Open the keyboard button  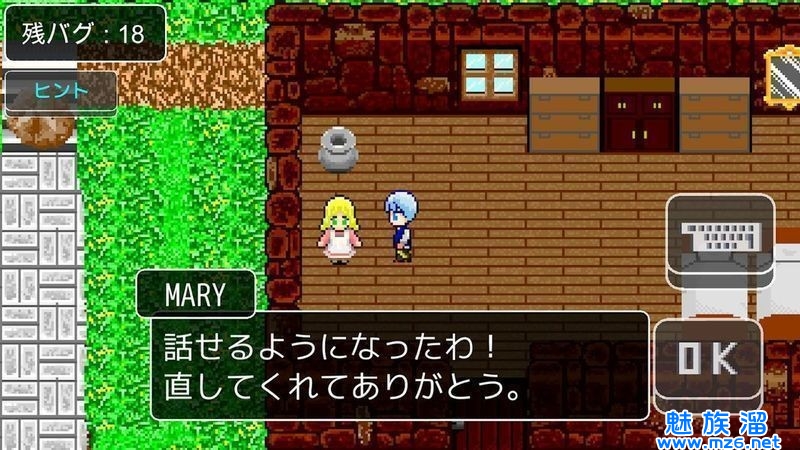(x=720, y=237)
